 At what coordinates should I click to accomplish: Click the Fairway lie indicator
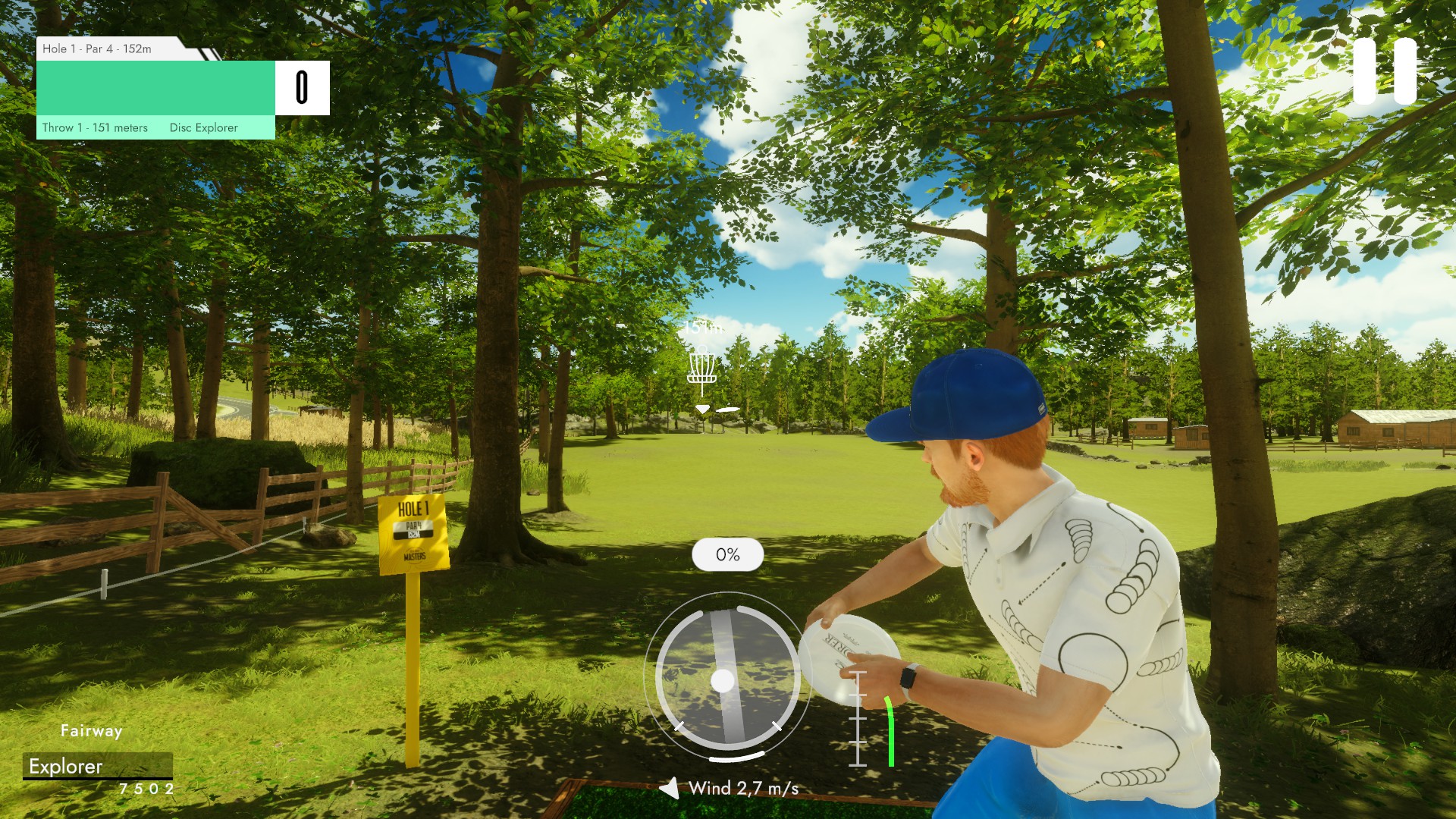click(x=91, y=731)
